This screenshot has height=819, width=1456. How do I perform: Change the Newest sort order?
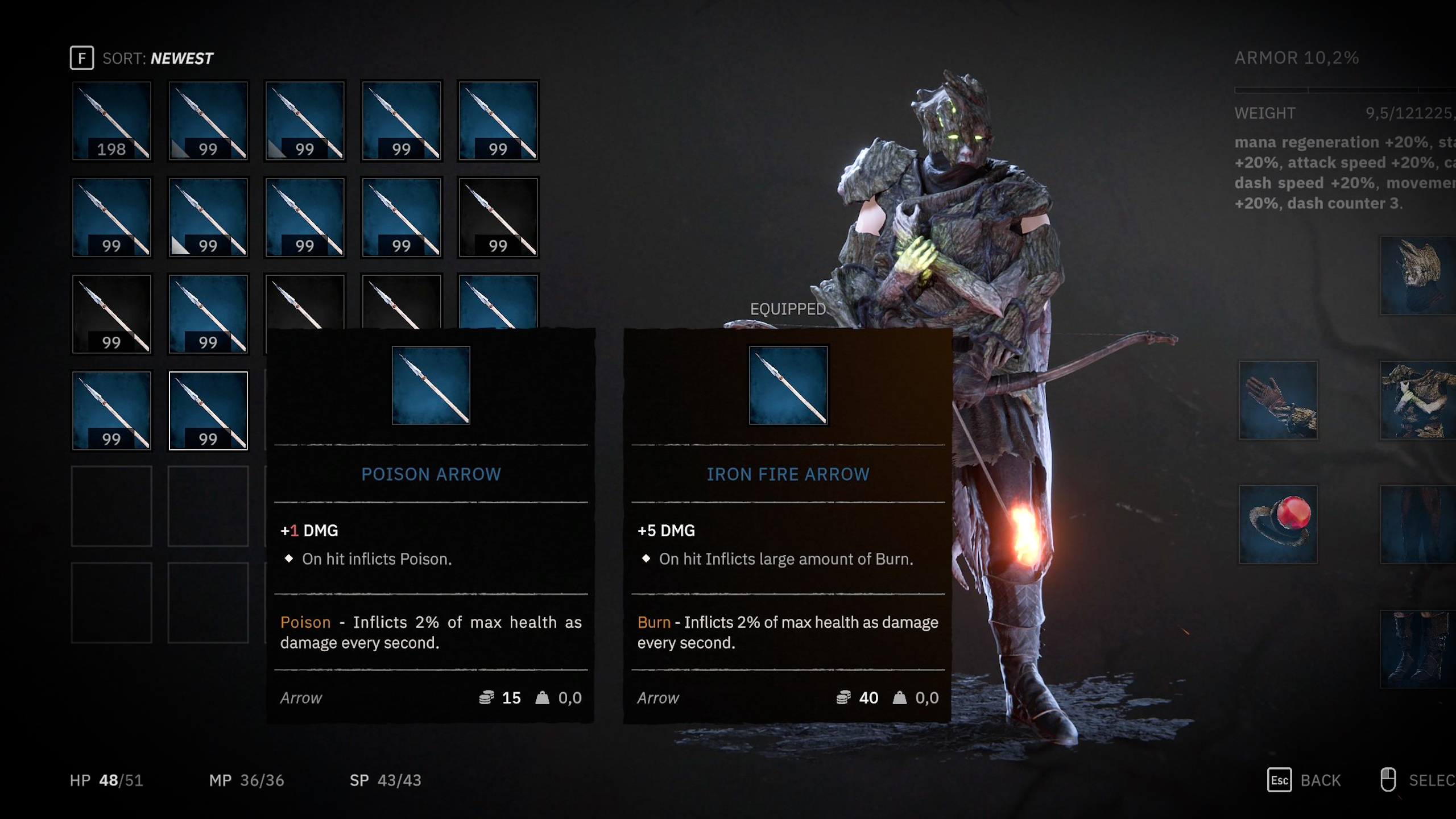tap(142, 58)
